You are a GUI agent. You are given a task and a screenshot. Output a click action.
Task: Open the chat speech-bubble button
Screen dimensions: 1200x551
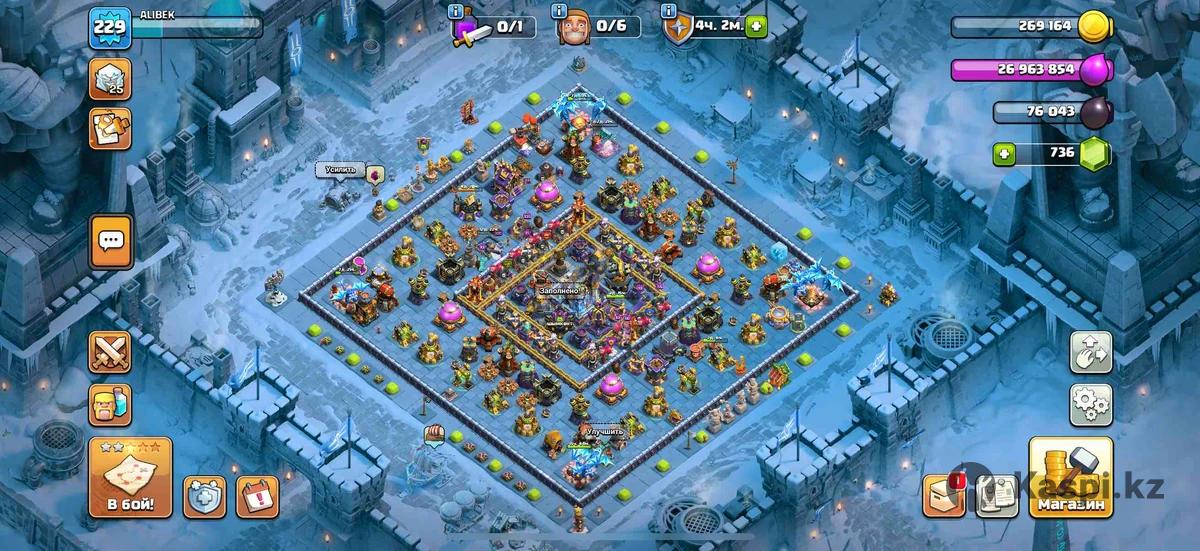click(111, 241)
